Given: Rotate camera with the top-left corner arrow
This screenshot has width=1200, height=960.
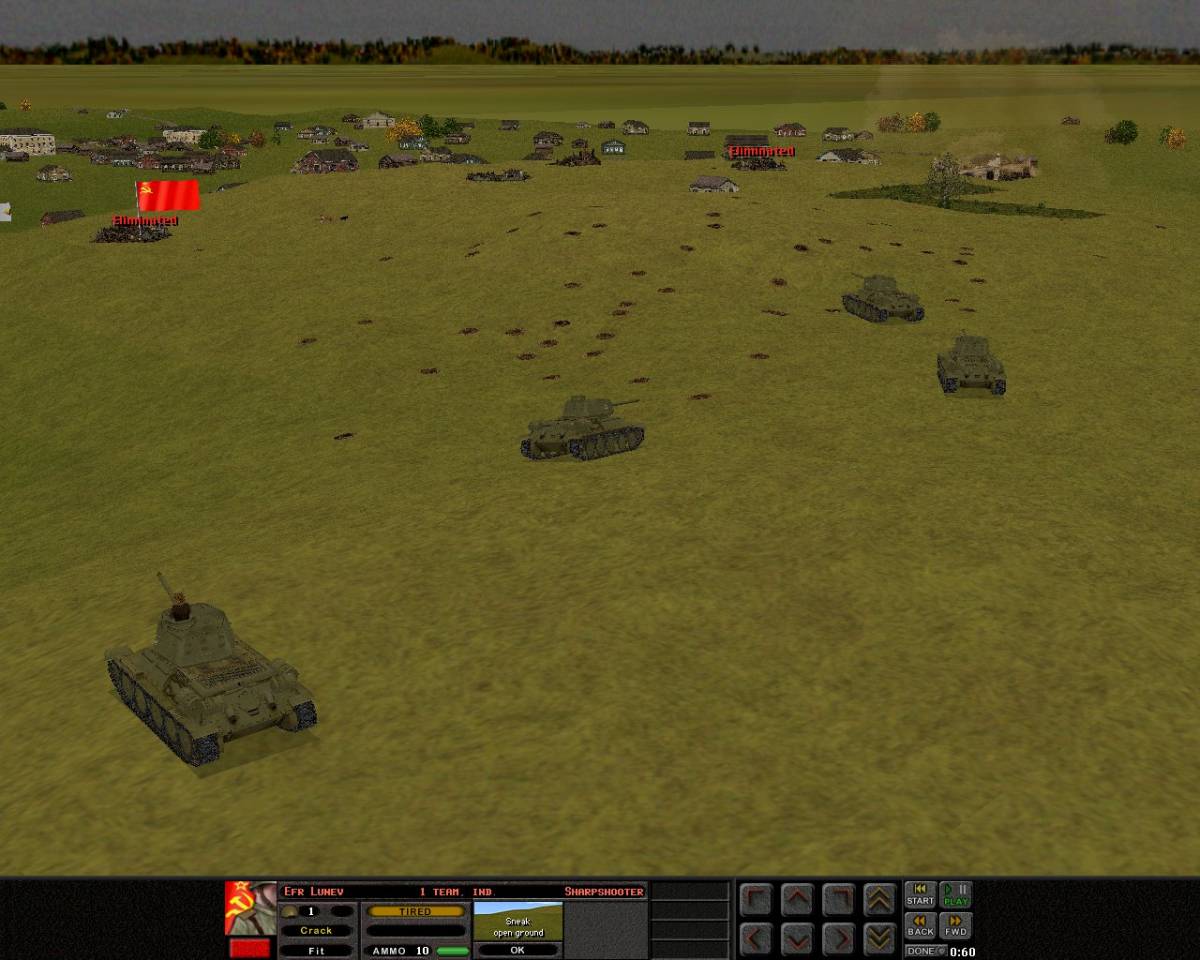Looking at the screenshot, I should 756,899.
